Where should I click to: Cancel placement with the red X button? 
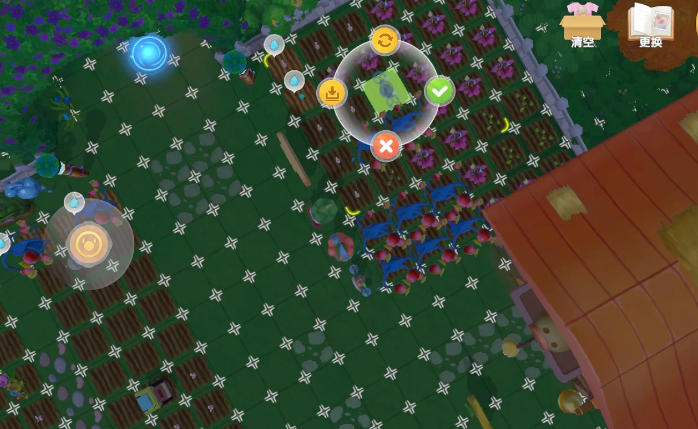(x=386, y=147)
